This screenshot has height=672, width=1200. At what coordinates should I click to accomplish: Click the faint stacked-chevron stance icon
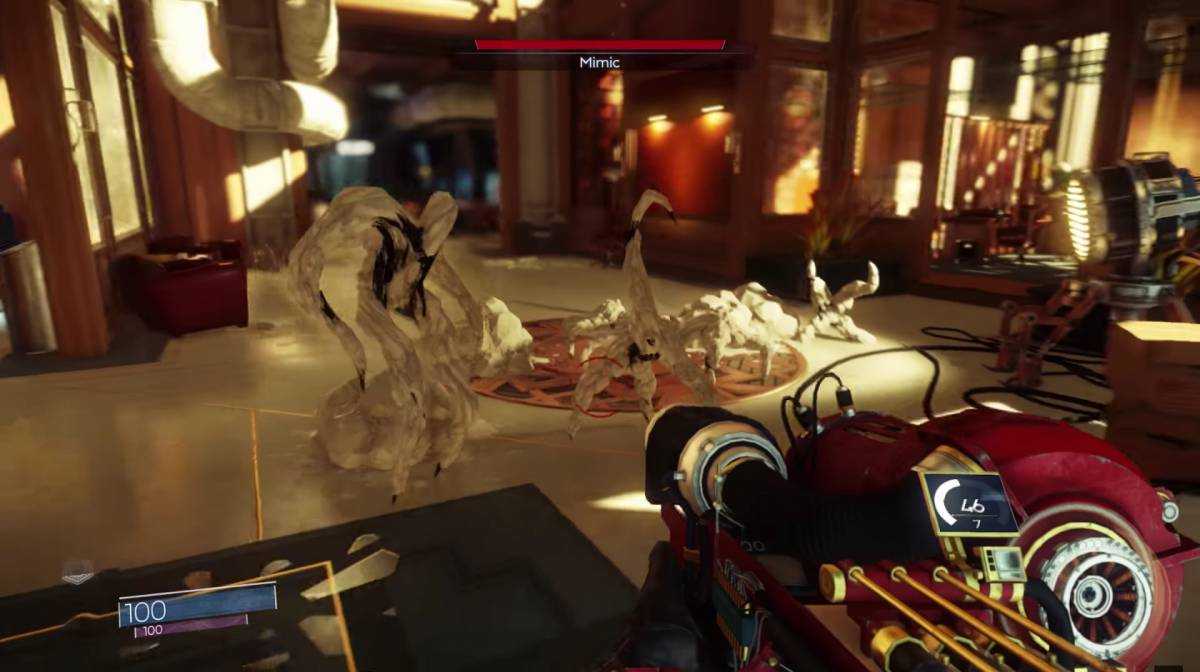coord(77,571)
